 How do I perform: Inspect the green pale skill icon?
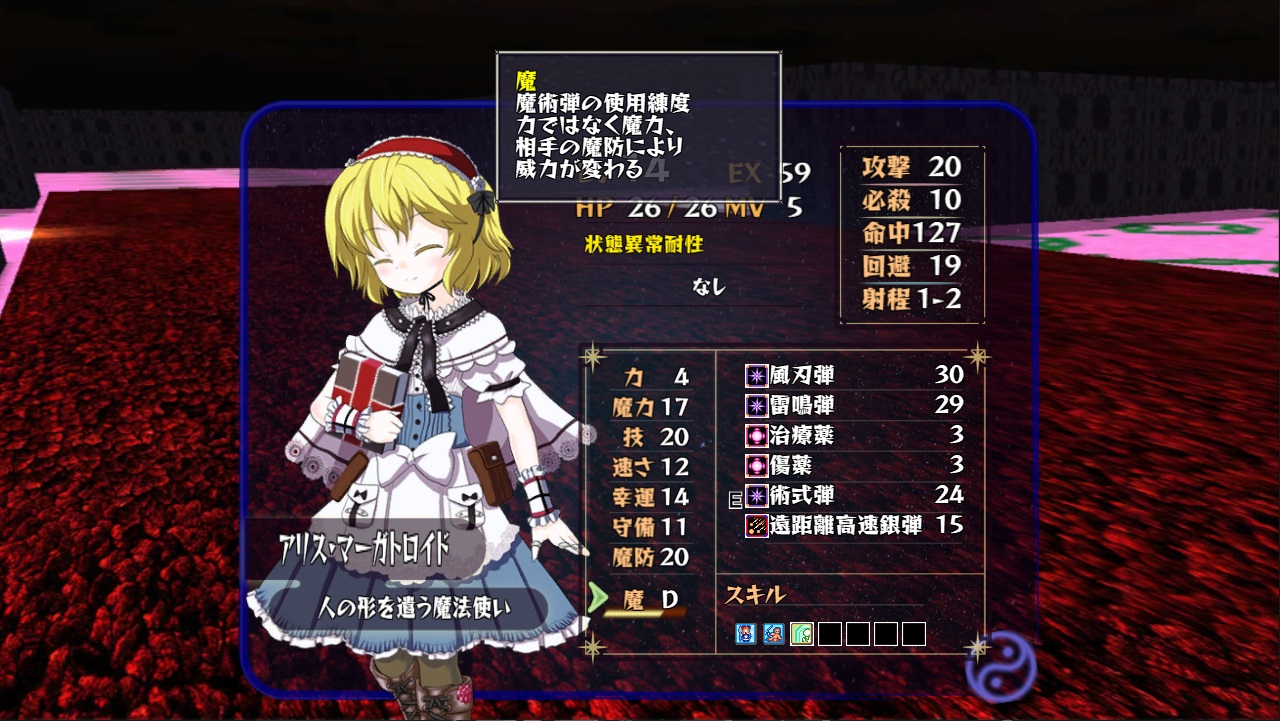801,634
